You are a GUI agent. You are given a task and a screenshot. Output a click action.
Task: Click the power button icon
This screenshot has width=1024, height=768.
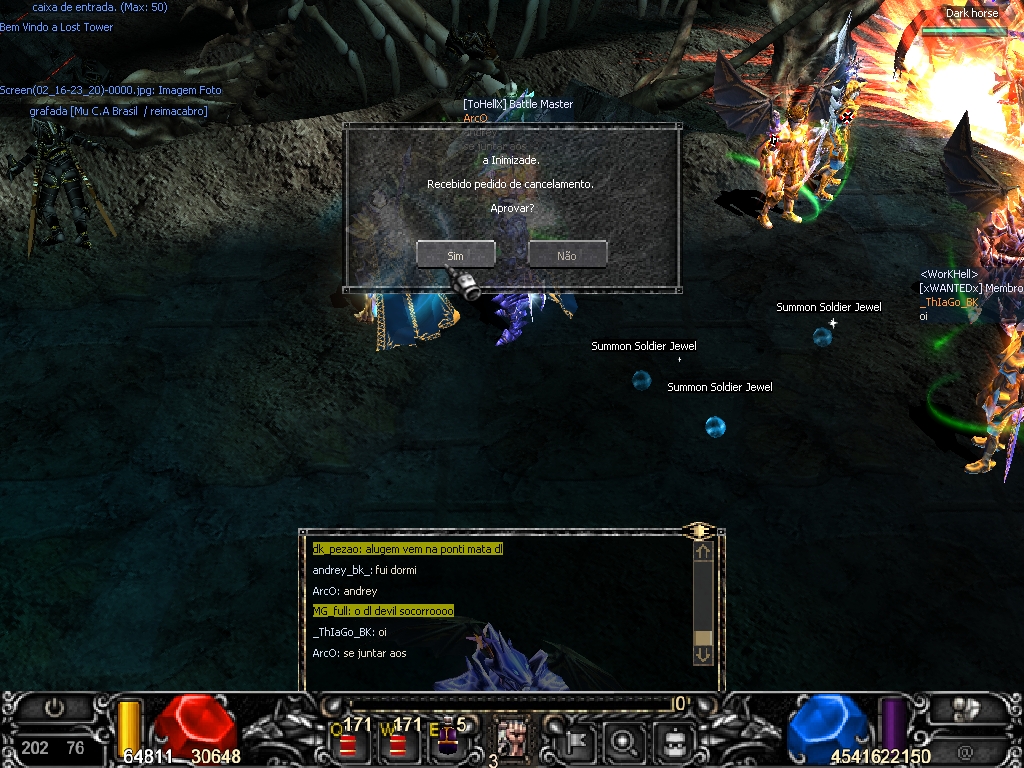54,708
